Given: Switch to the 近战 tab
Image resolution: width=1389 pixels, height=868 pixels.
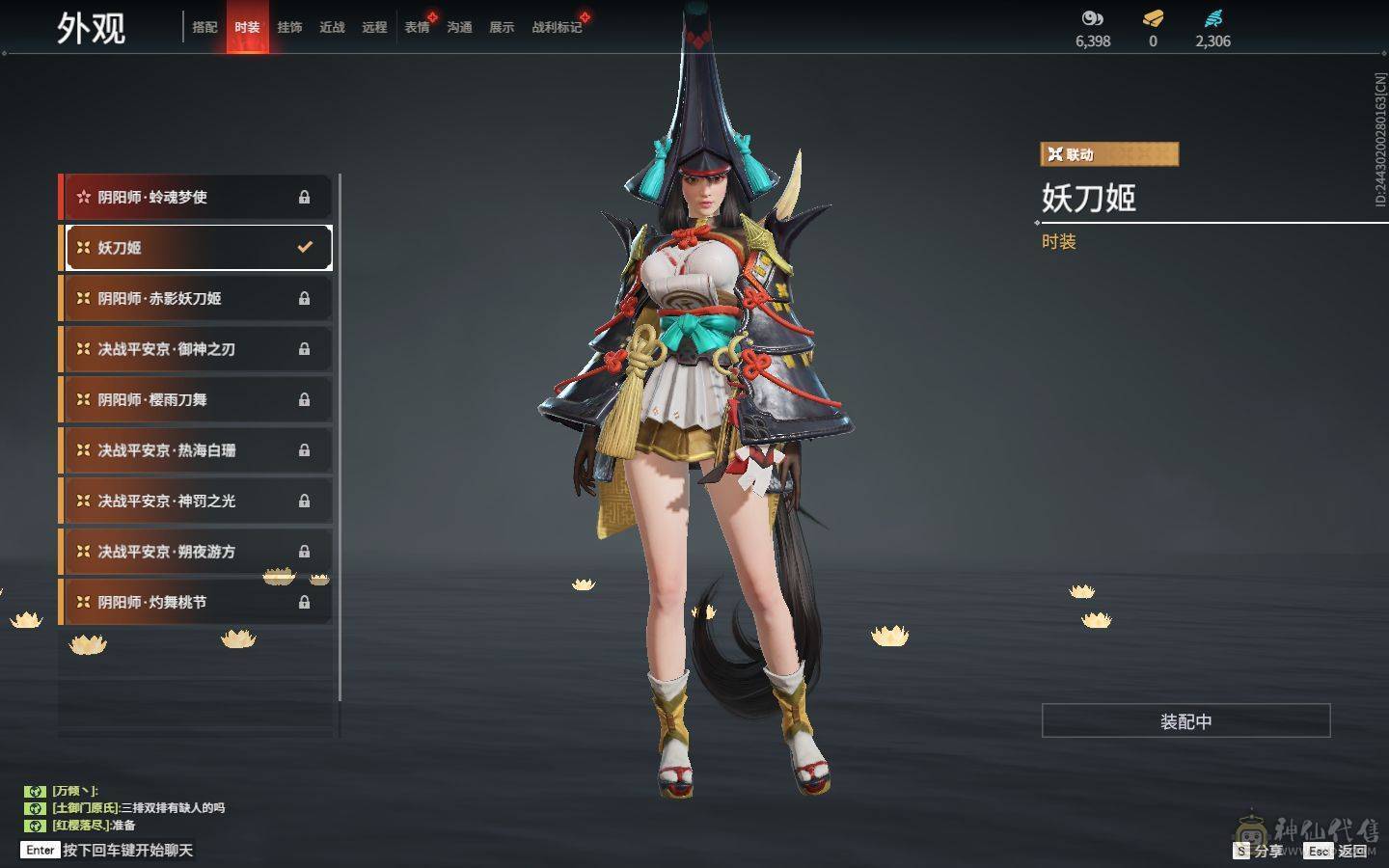Looking at the screenshot, I should click(x=332, y=27).
